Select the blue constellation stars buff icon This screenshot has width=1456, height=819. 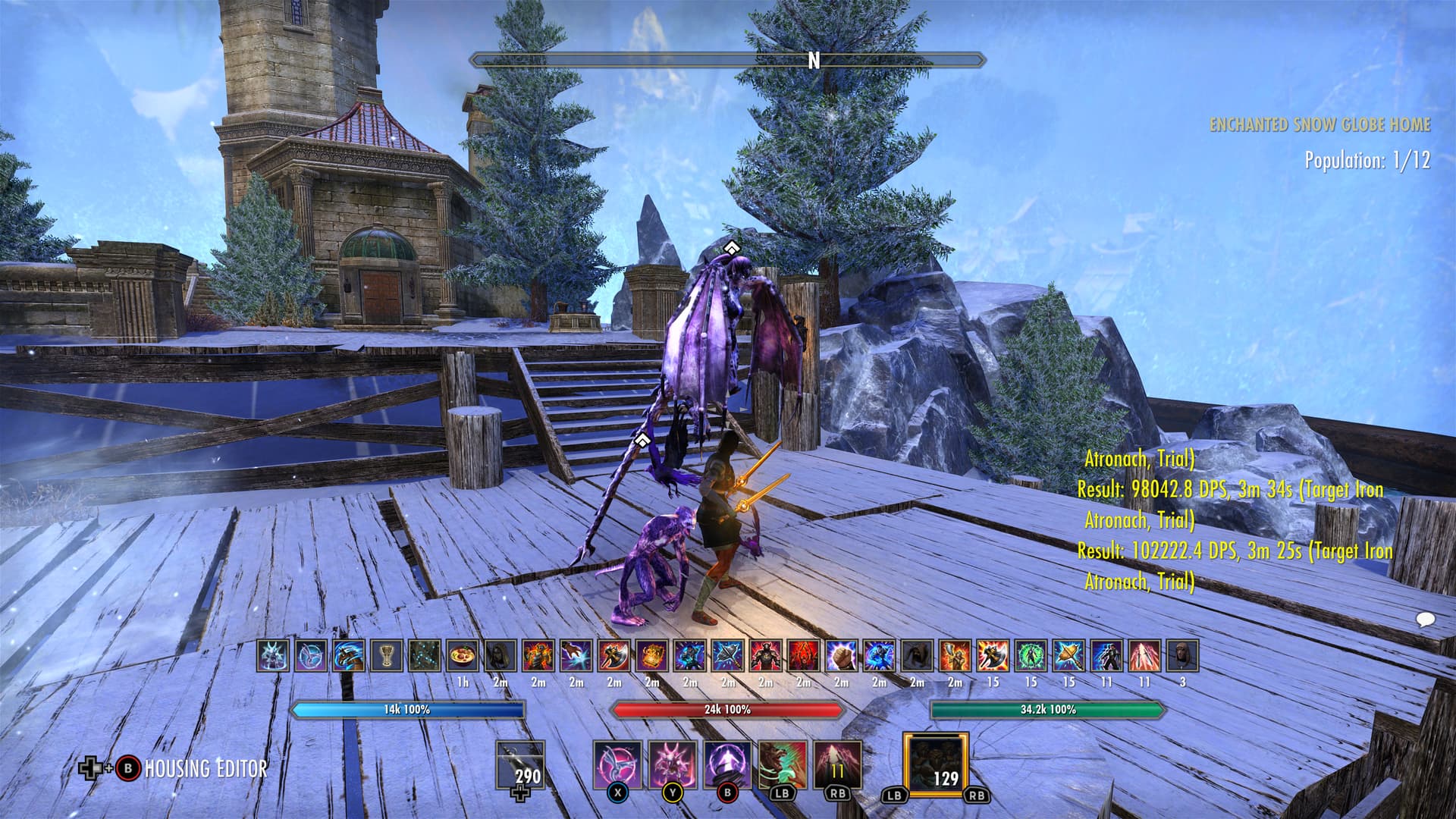[x=425, y=655]
